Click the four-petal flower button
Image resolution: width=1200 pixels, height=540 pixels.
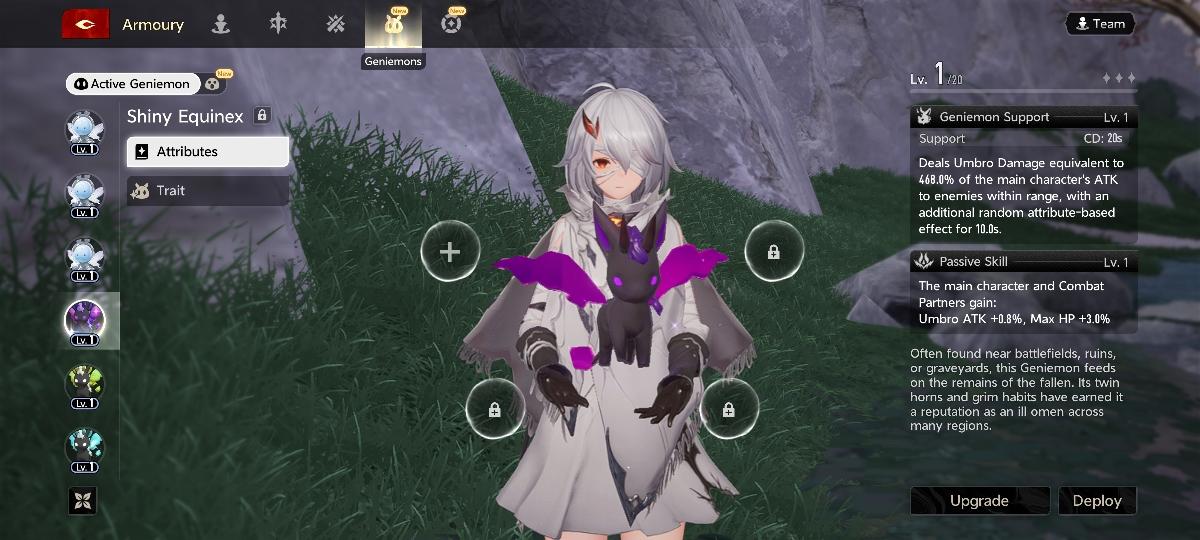click(82, 500)
